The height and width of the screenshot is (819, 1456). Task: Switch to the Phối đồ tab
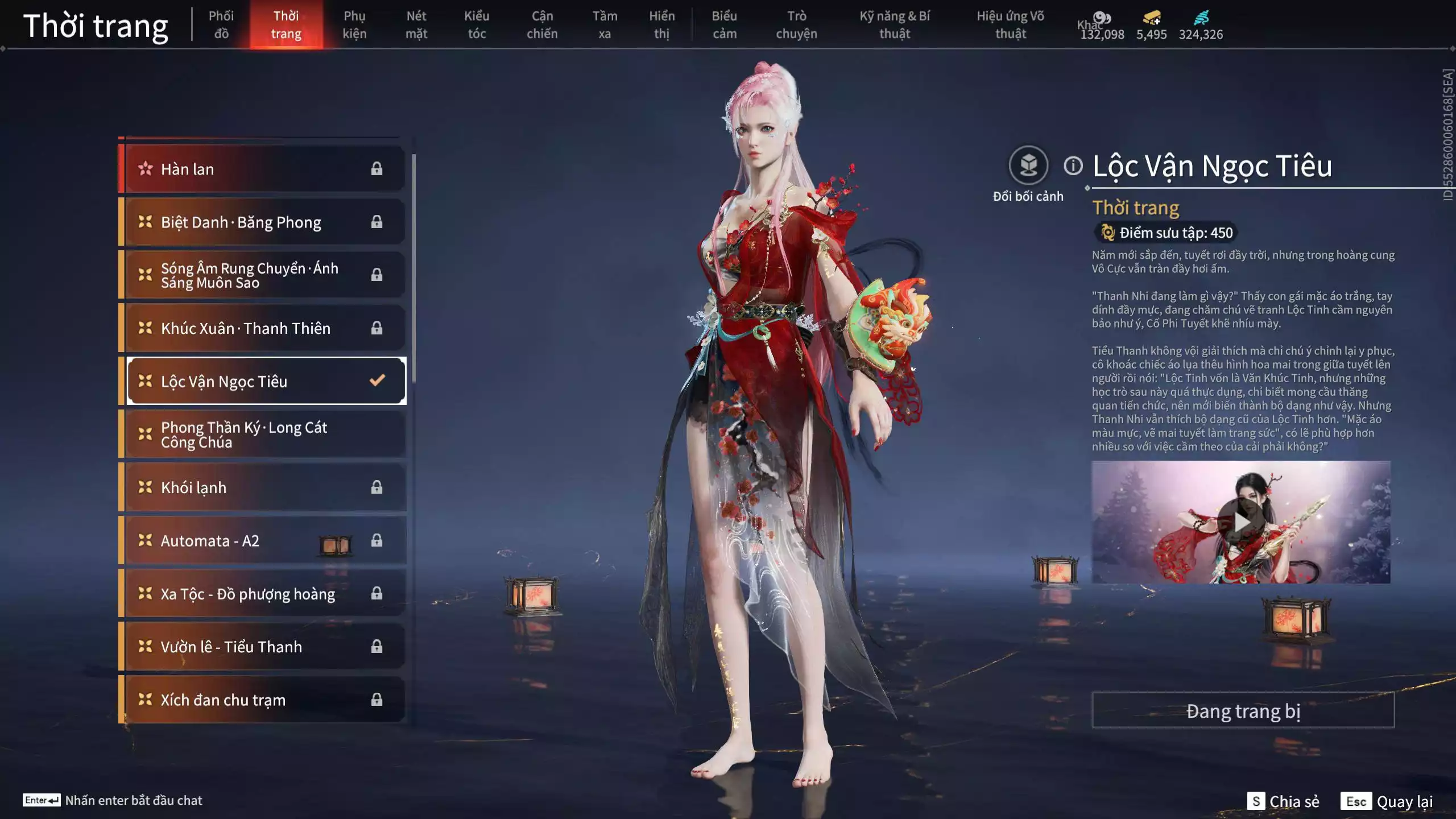[x=221, y=24]
